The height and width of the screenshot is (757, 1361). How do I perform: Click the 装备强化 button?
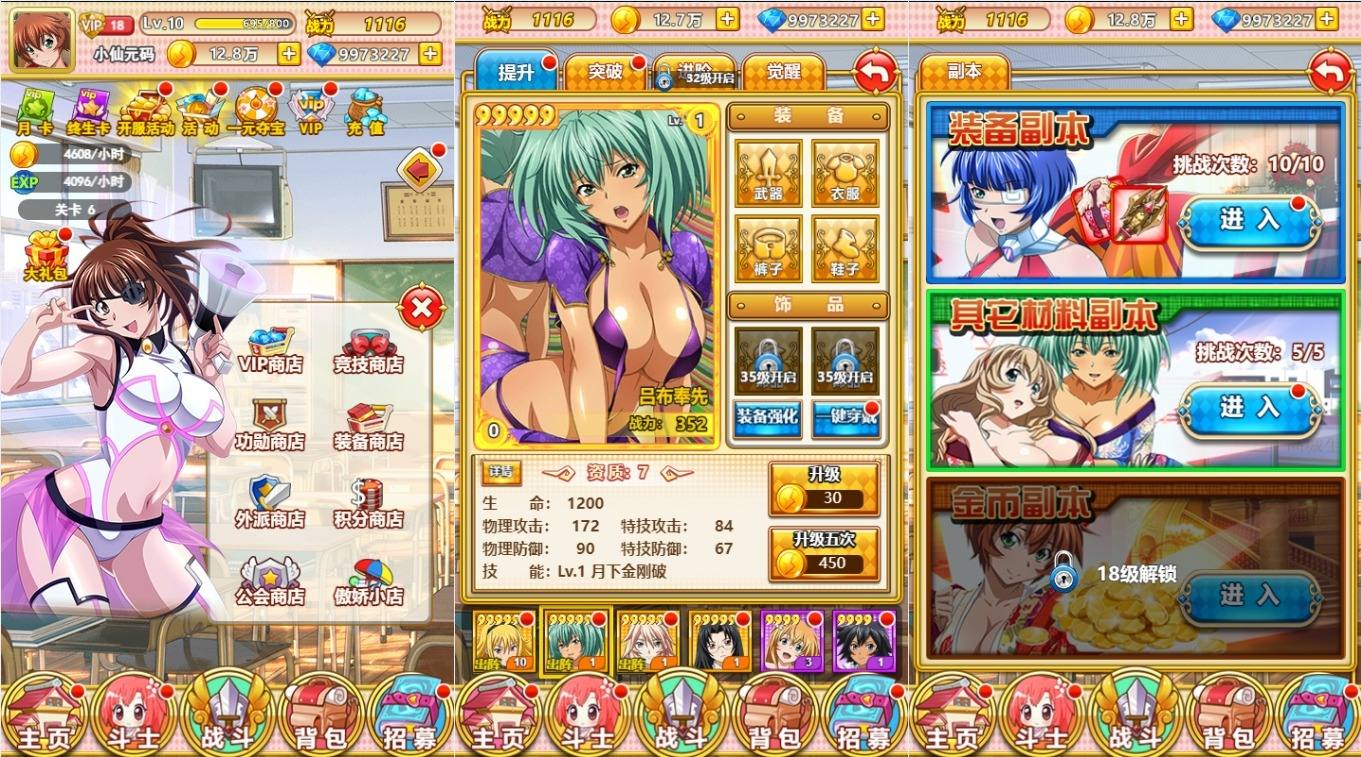[x=768, y=418]
